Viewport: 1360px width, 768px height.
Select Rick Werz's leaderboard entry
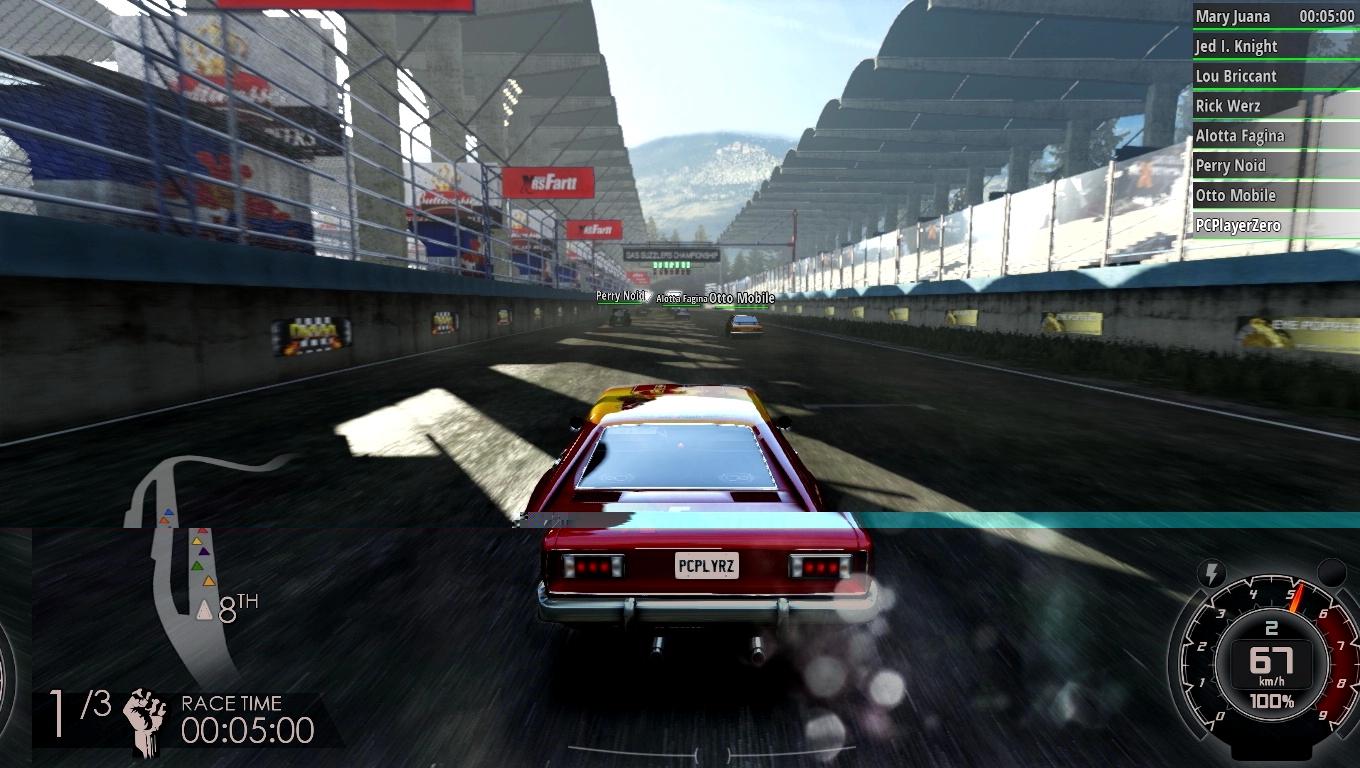click(1274, 106)
